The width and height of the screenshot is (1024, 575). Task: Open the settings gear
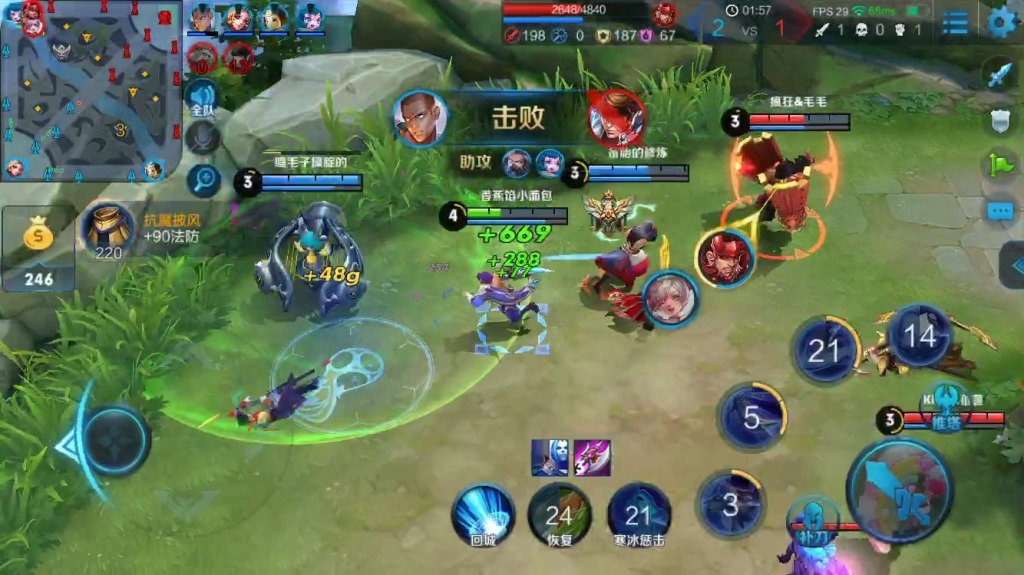point(1001,22)
